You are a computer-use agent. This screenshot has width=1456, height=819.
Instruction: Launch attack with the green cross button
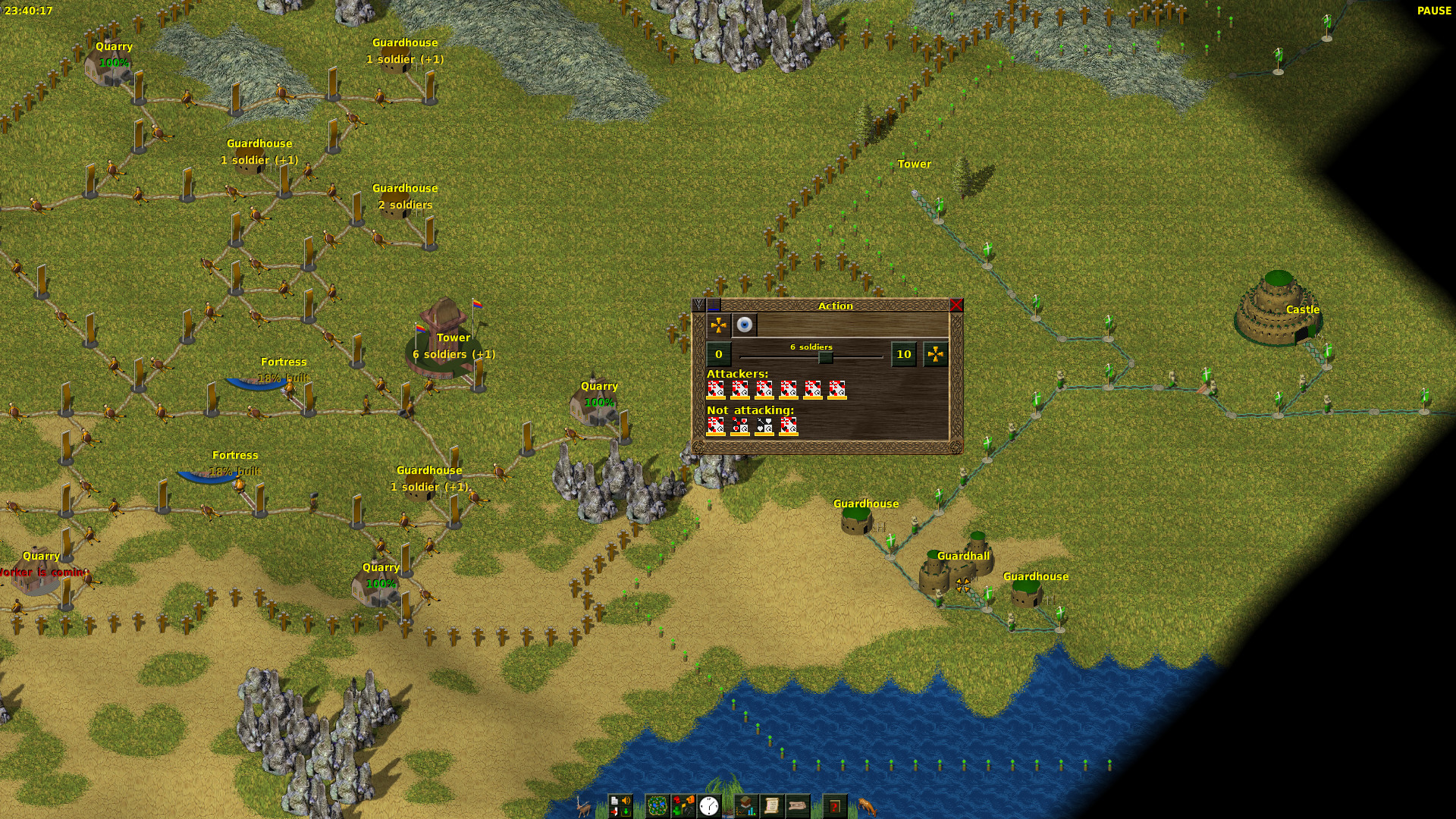click(x=936, y=354)
